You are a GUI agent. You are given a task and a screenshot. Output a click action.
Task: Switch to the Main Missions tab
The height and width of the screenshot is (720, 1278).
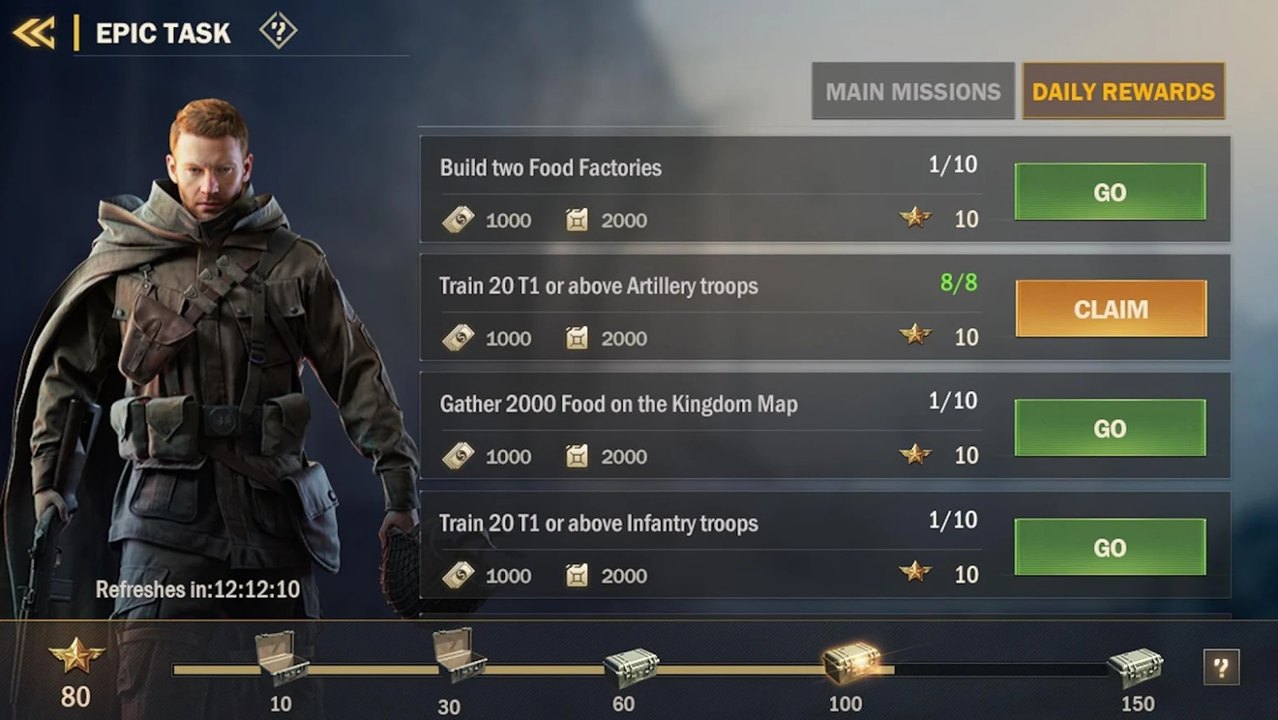pos(912,92)
